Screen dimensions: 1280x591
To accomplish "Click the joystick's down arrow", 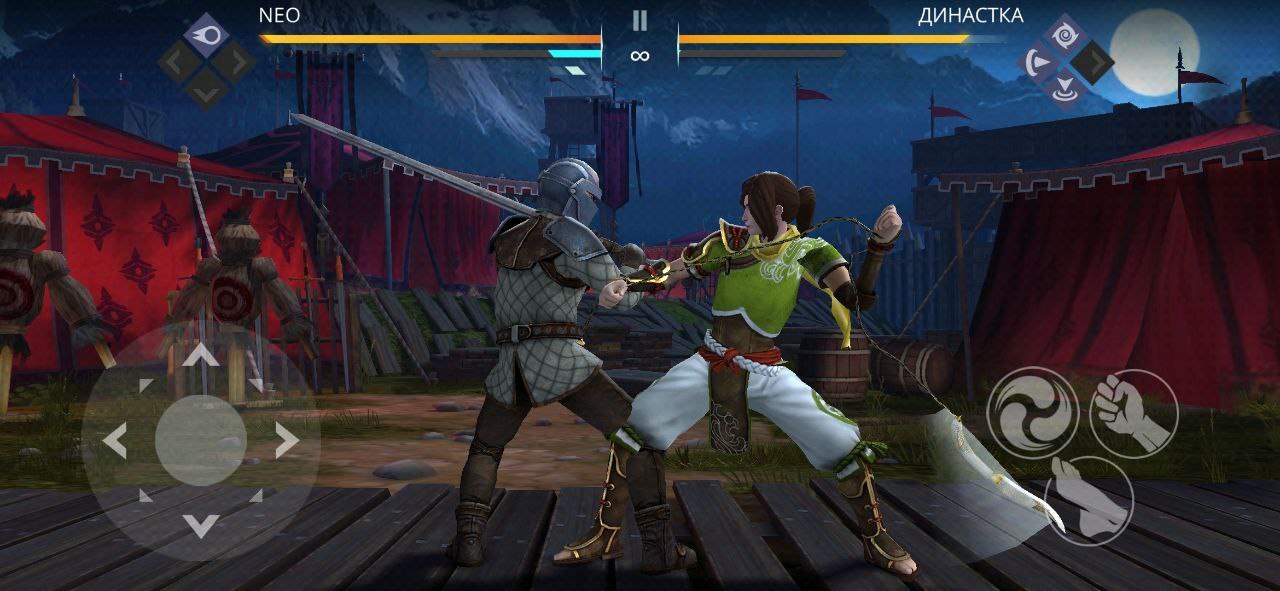I will point(201,524).
